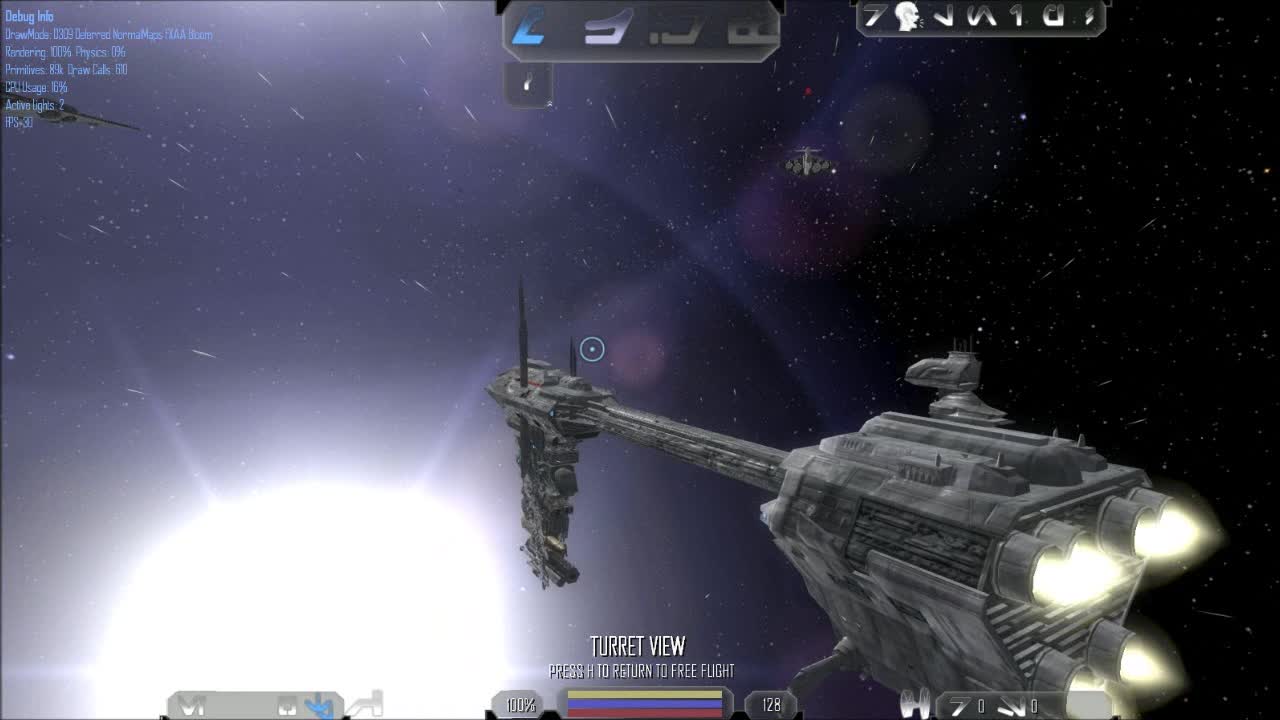Click the 128 ammo counter

coord(770,705)
